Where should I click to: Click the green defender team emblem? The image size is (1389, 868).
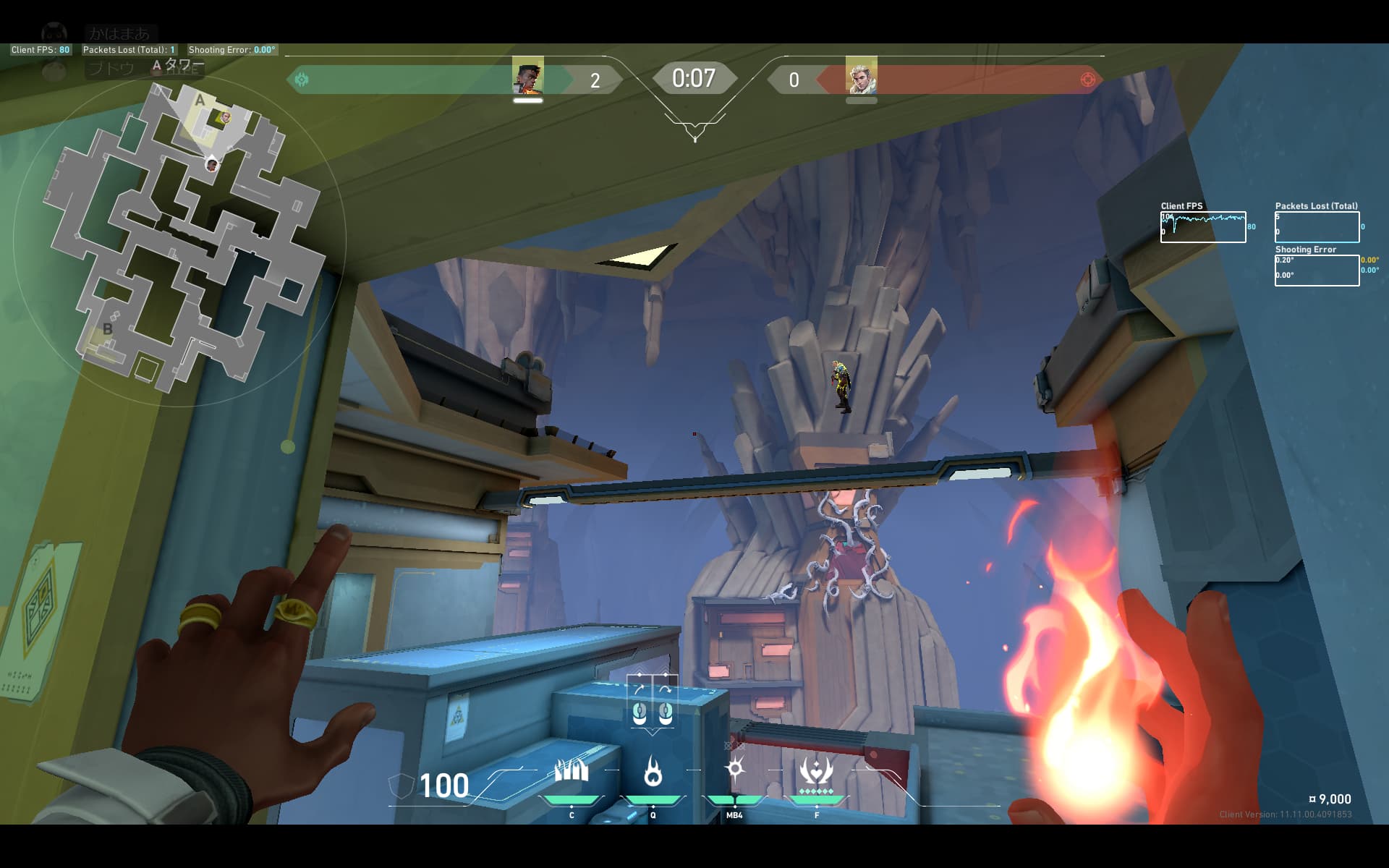tap(302, 80)
